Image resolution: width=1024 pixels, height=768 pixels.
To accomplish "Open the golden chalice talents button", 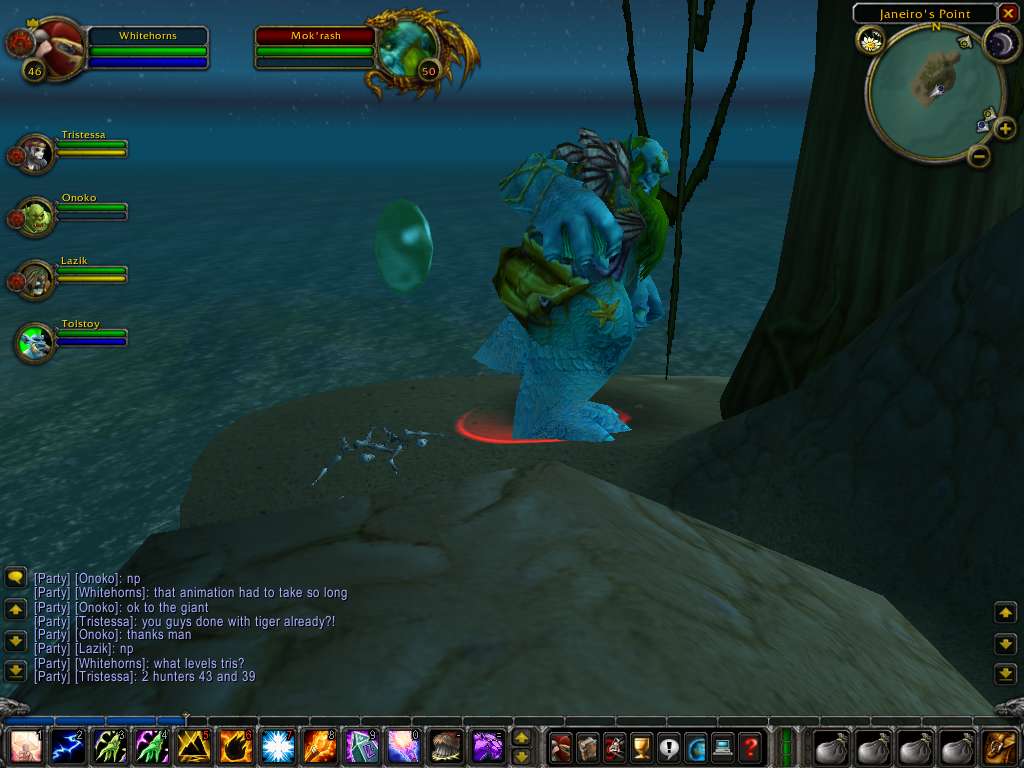I will pyautogui.click(x=642, y=747).
